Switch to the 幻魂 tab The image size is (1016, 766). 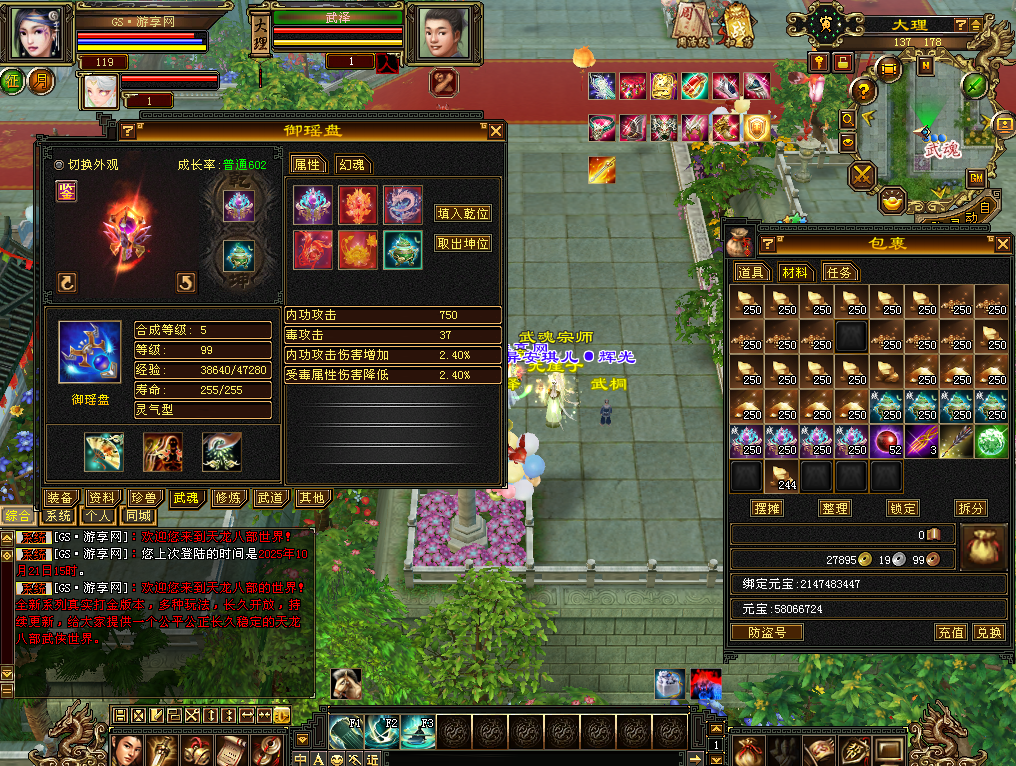(x=351, y=165)
